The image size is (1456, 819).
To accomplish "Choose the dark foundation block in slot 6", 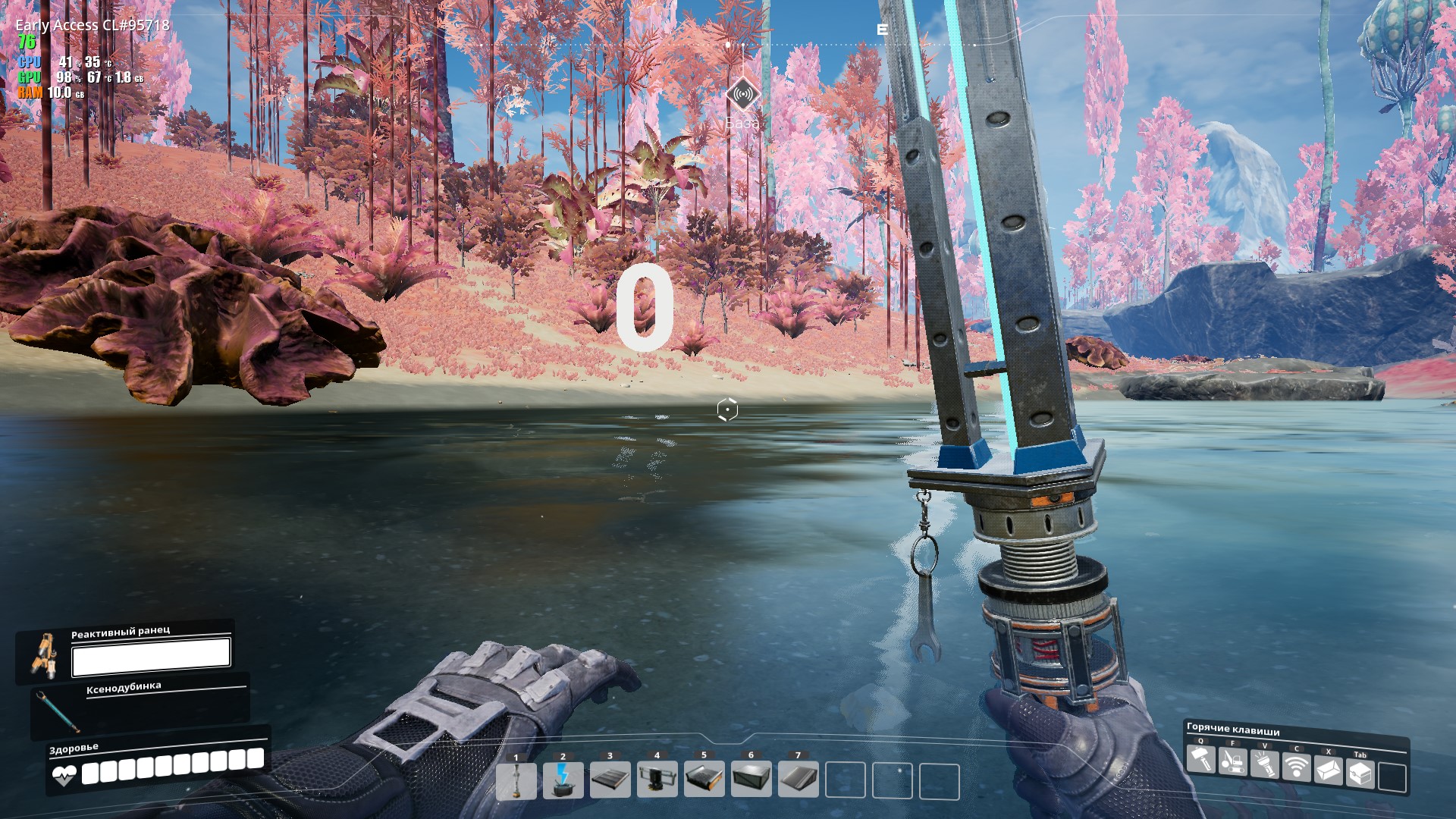I will click(752, 781).
